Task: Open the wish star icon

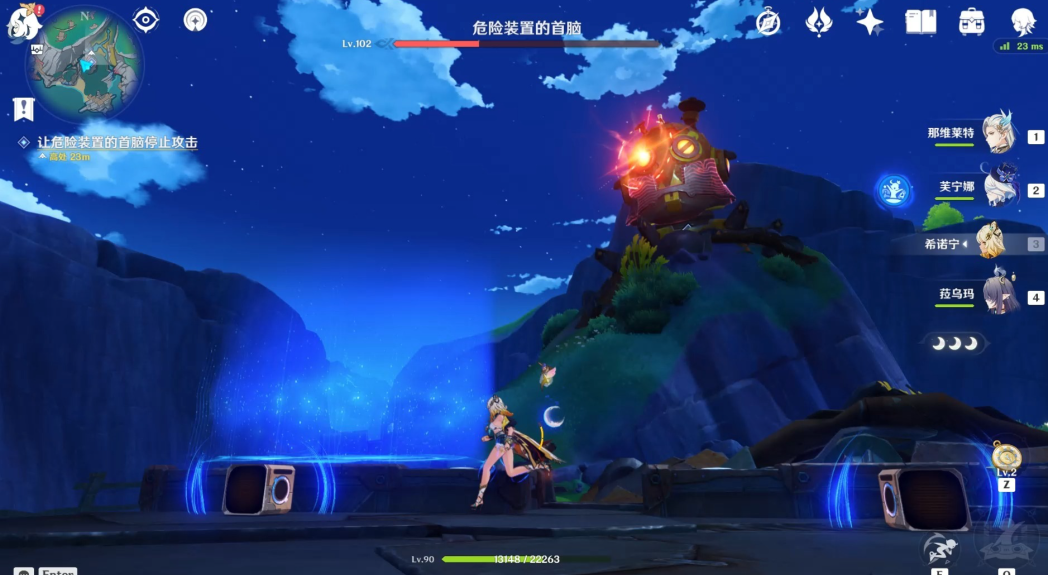Action: pos(869,21)
